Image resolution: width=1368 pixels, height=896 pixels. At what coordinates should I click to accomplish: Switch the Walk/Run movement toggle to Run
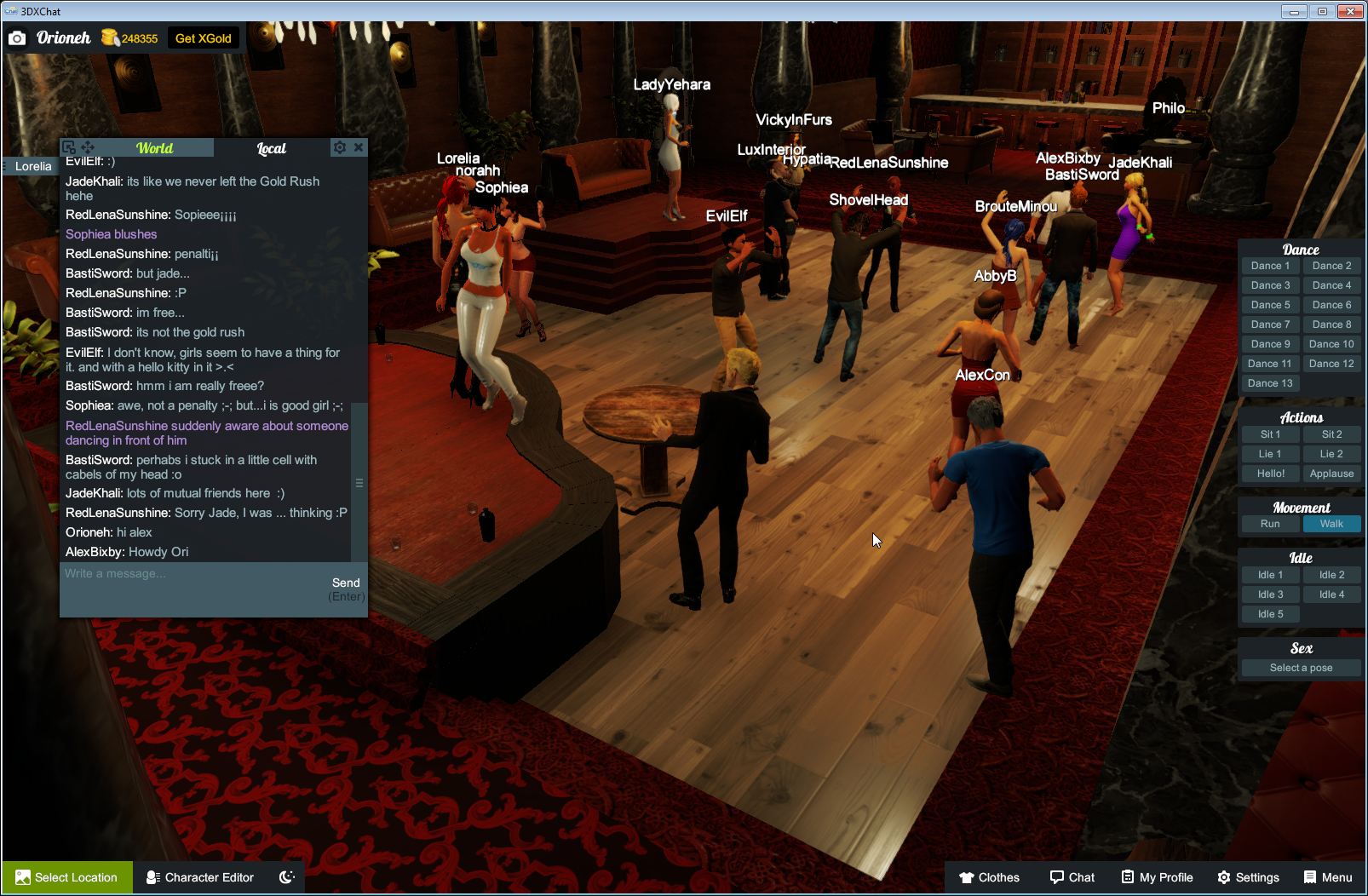pos(1270,524)
